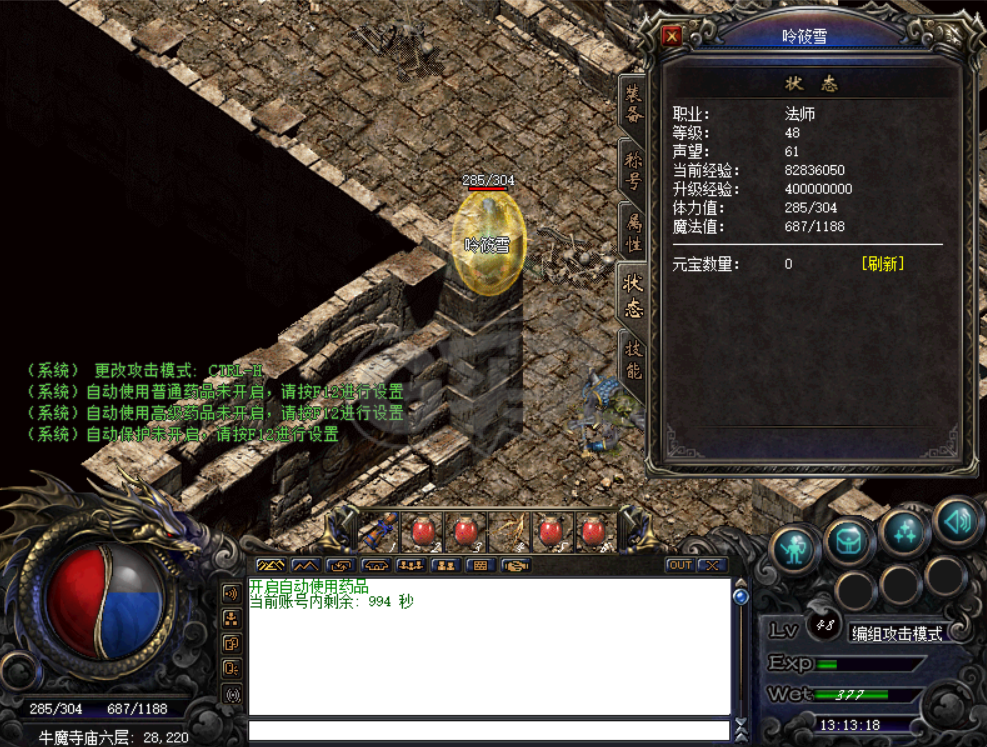Switch to the 装备 equipment tab
This screenshot has height=747, width=987.
point(633,106)
